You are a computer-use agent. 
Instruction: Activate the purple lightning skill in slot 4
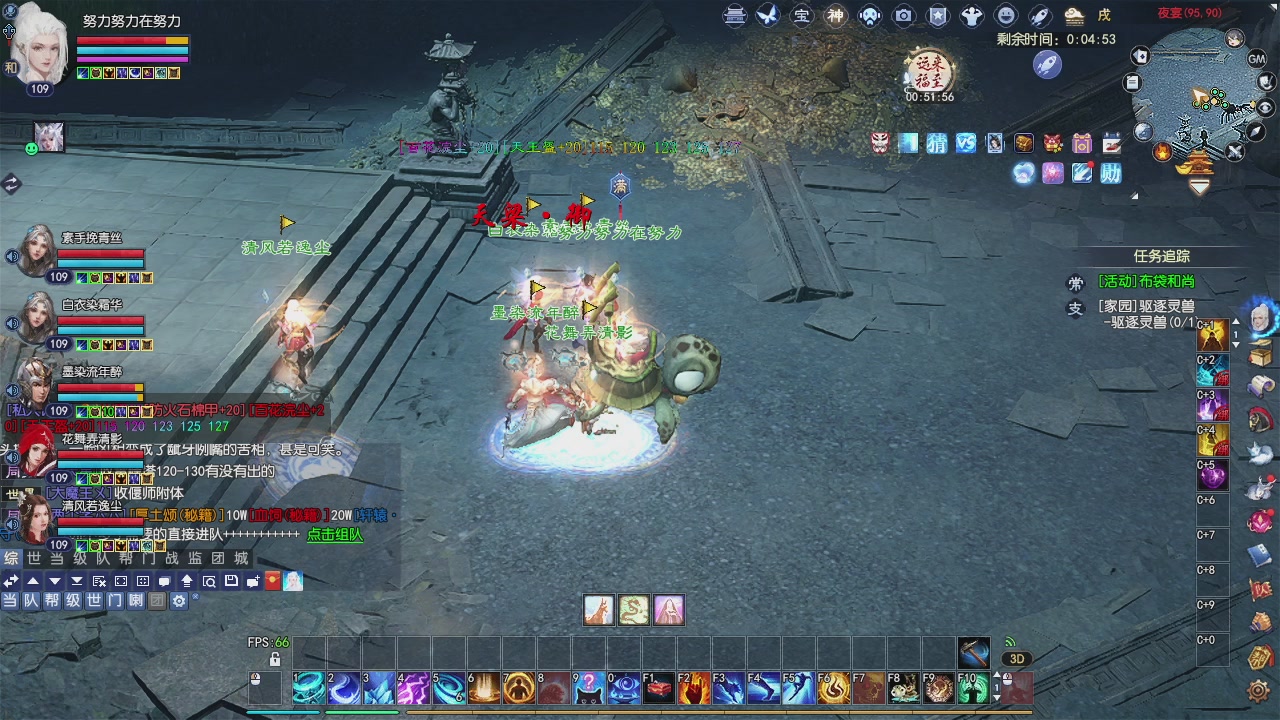413,688
